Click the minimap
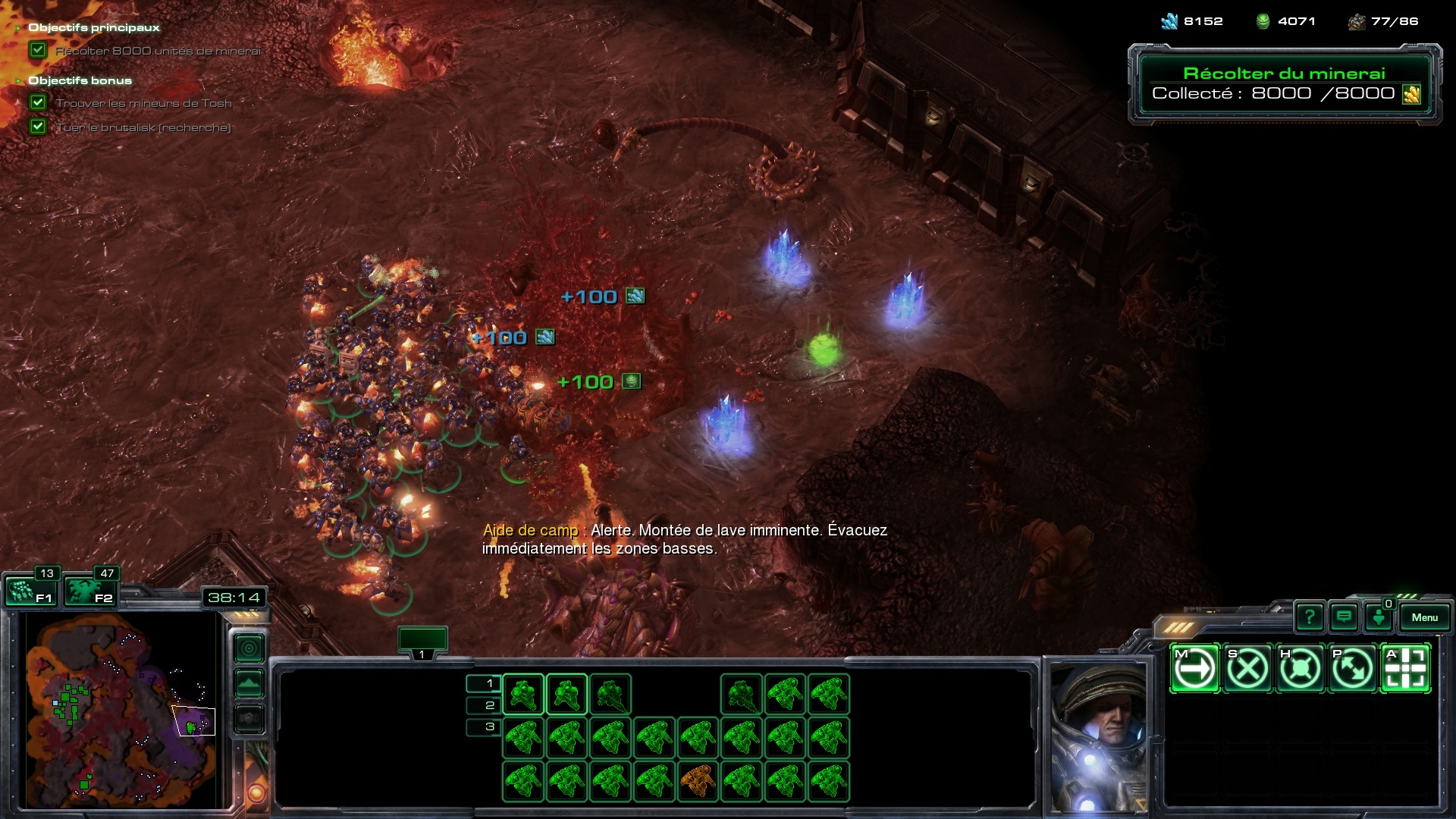 coord(121,709)
